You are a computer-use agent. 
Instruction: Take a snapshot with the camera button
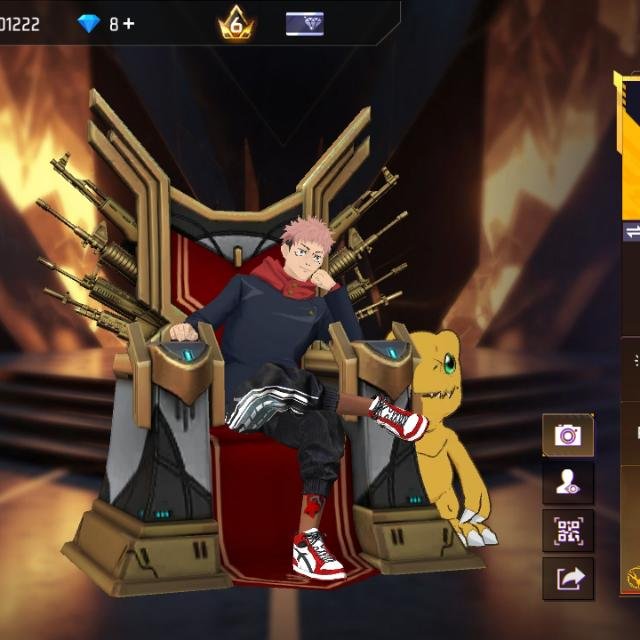click(568, 435)
